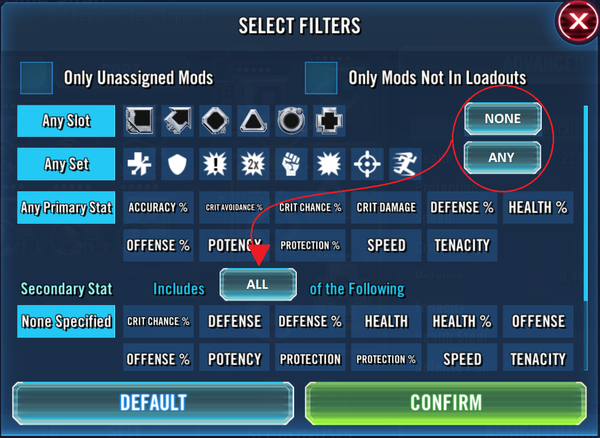The image size is (600, 438).
Task: Pick Crit Damage primary stat
Action: [385, 208]
